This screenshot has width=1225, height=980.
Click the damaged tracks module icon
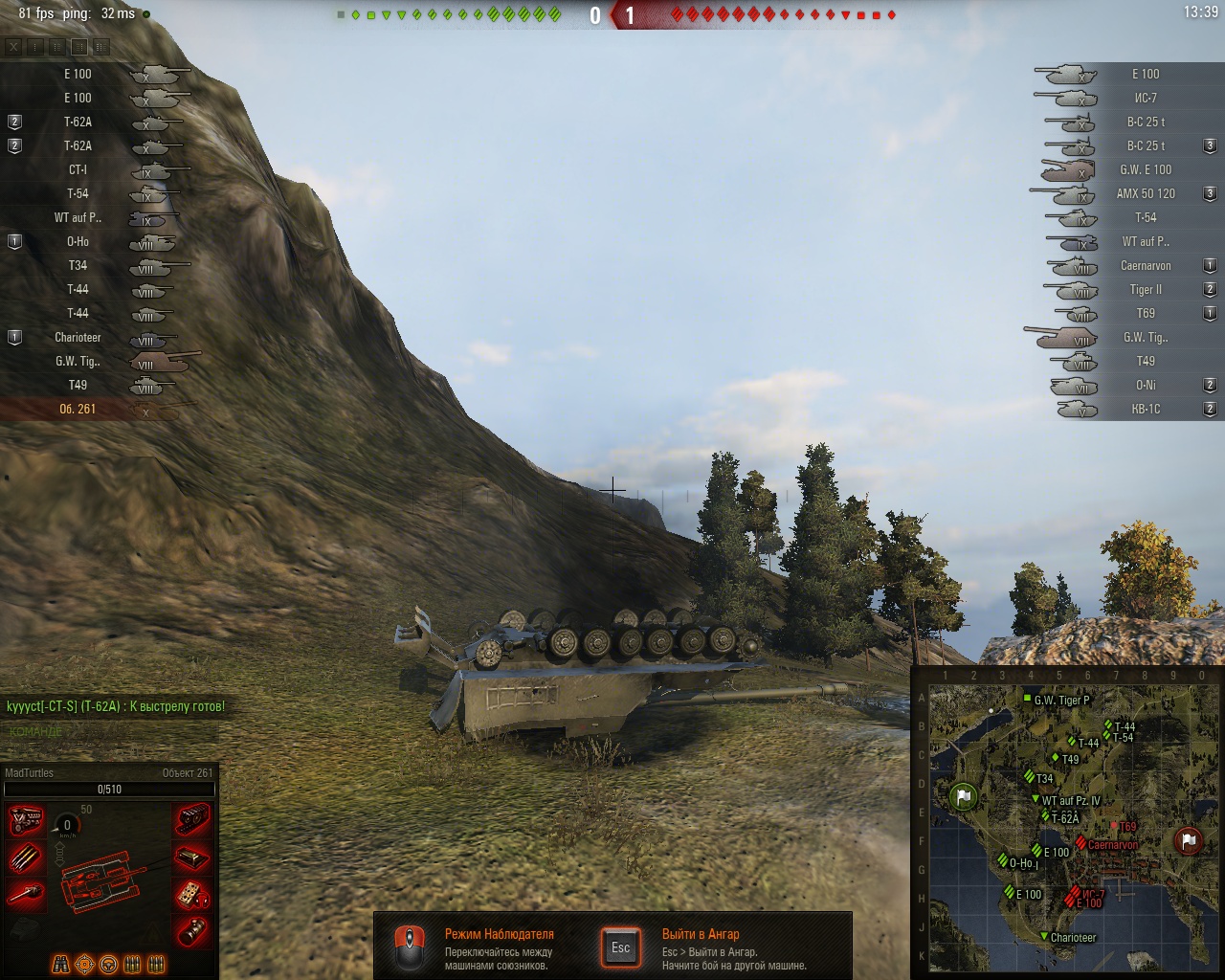tap(192, 820)
